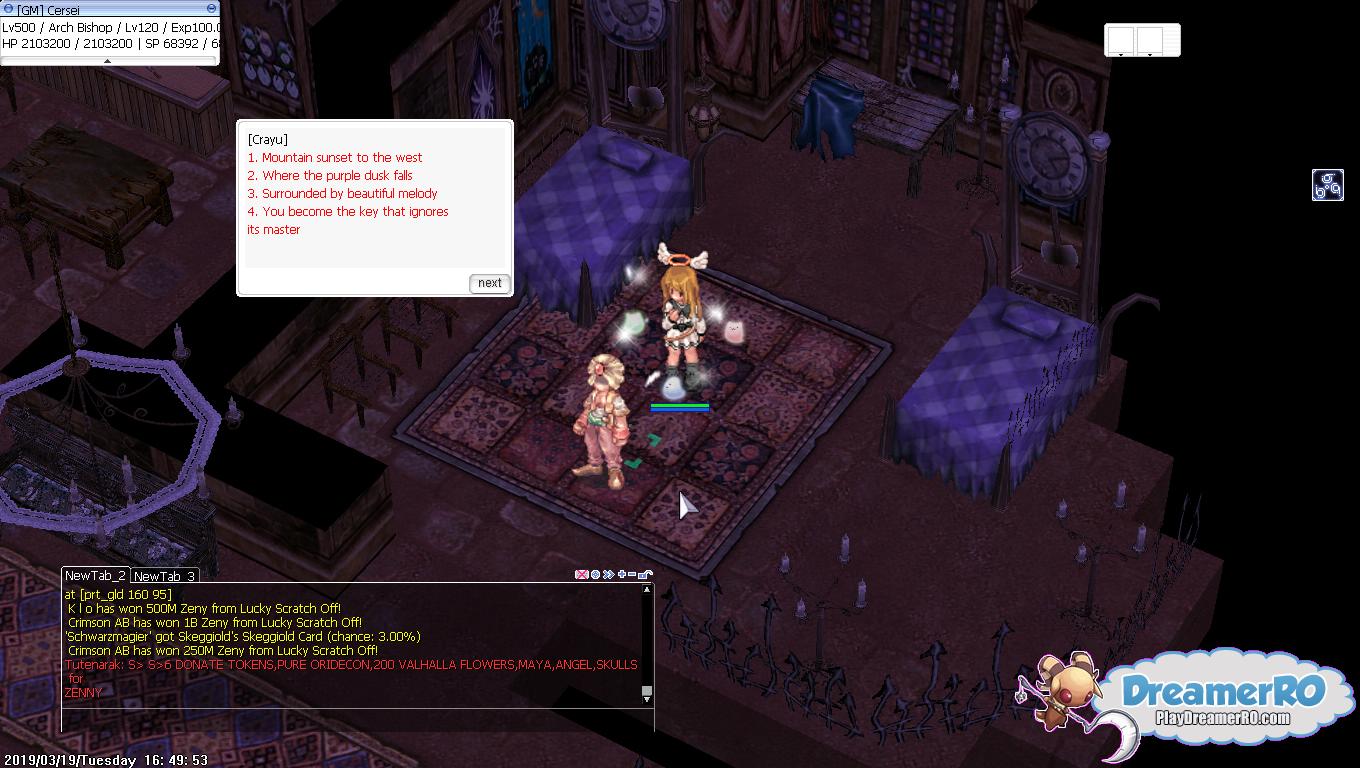The width and height of the screenshot is (1360, 768).
Task: Click the round circle icon in chat bar
Action: tap(595, 575)
